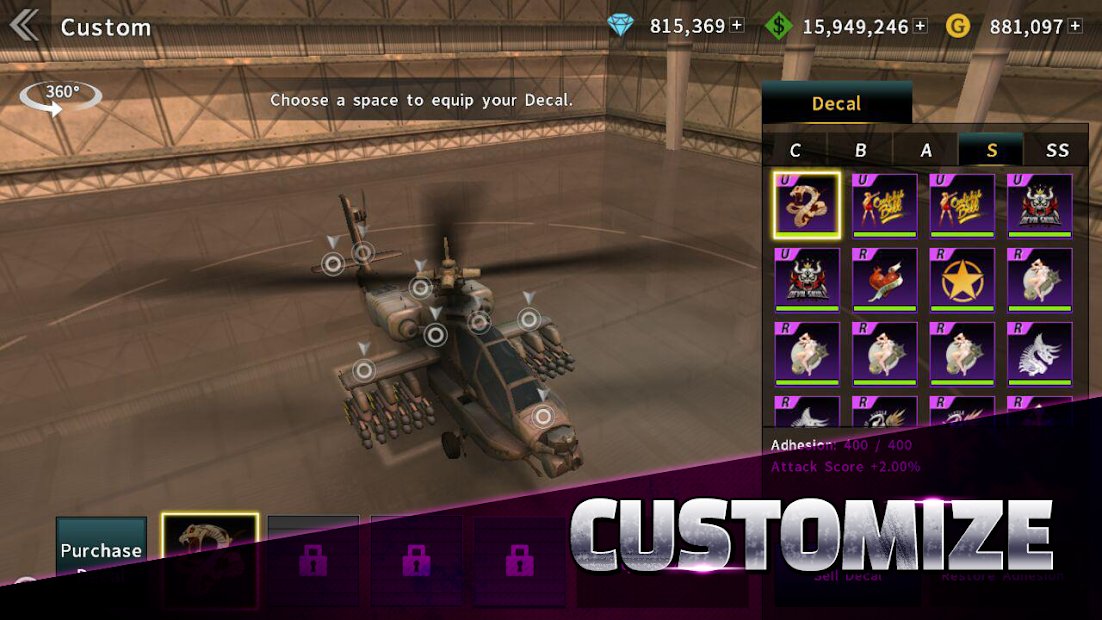The width and height of the screenshot is (1102, 620).
Task: Show the A grade decals
Action: [x=926, y=150]
